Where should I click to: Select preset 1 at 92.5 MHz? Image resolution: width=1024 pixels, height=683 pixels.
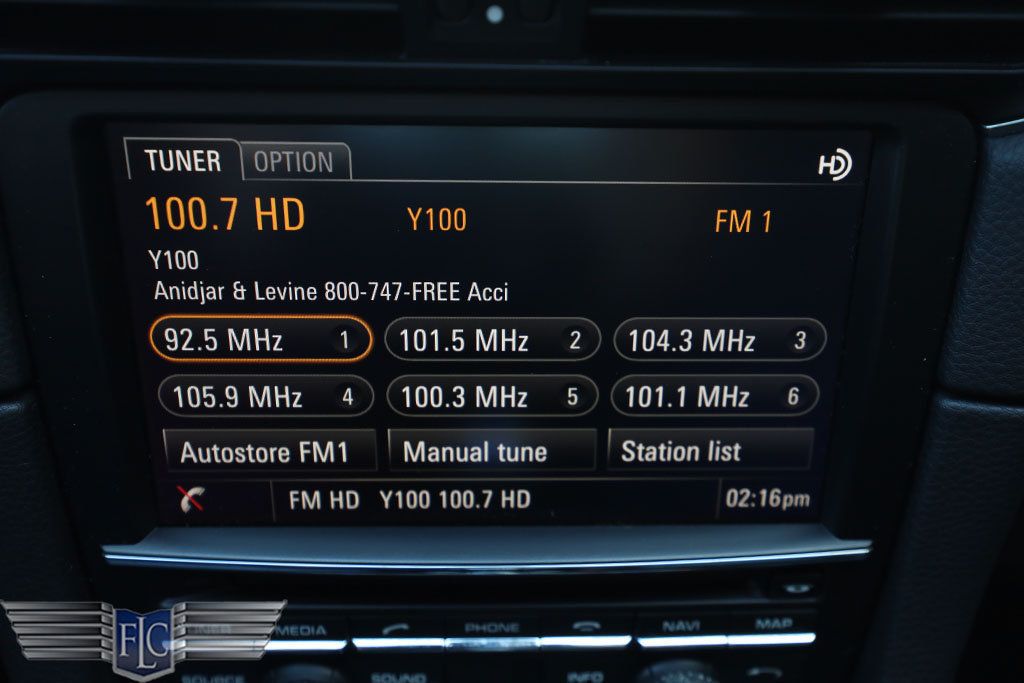tap(261, 341)
